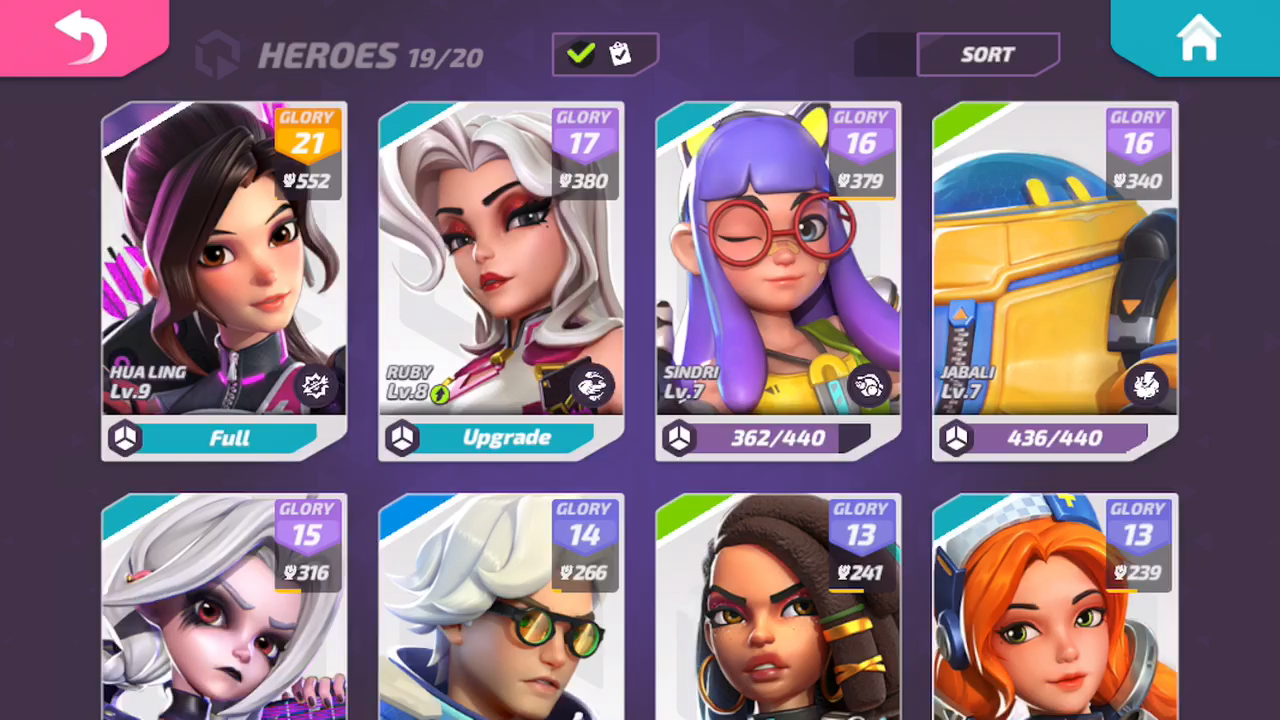Click Jabali's hero class icon

pyautogui.click(x=1146, y=383)
